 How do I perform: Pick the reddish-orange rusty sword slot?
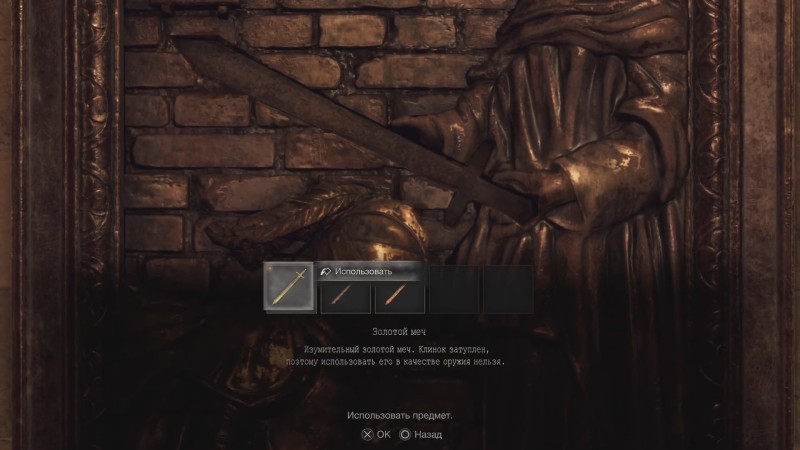click(399, 297)
